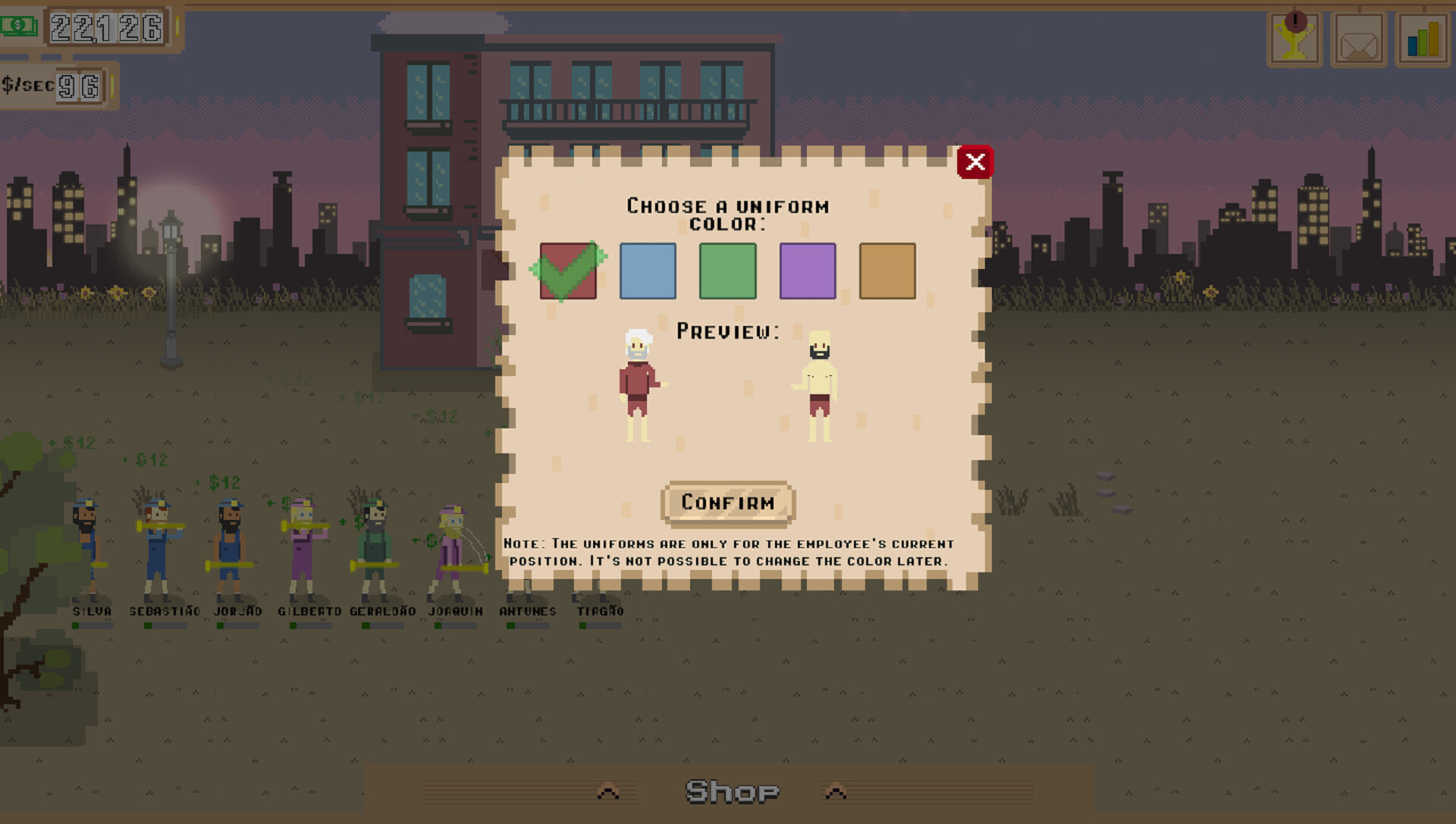Expand the Shop panel with right chevron
The height and width of the screenshot is (824, 1456).
tap(836, 791)
